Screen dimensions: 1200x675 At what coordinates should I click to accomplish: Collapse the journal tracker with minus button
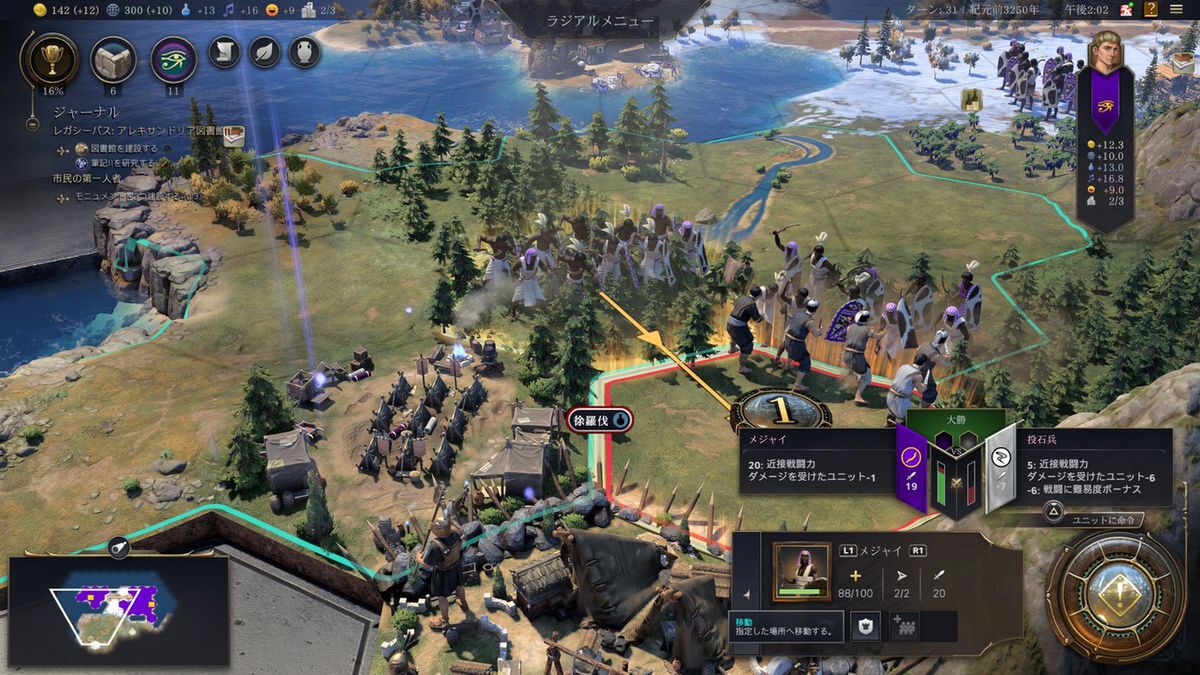[x=33, y=126]
